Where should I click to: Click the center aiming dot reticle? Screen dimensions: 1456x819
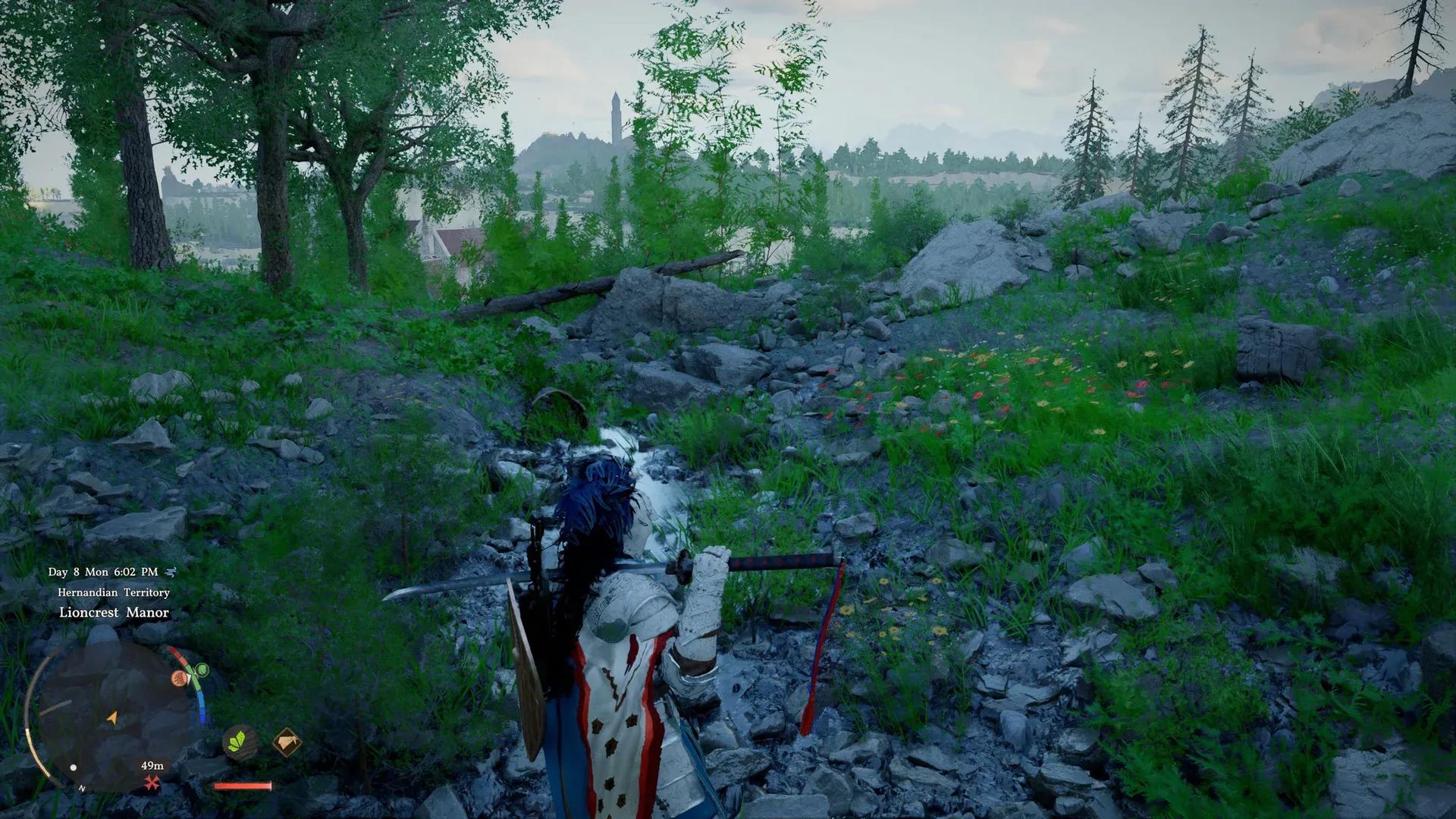[728, 409]
